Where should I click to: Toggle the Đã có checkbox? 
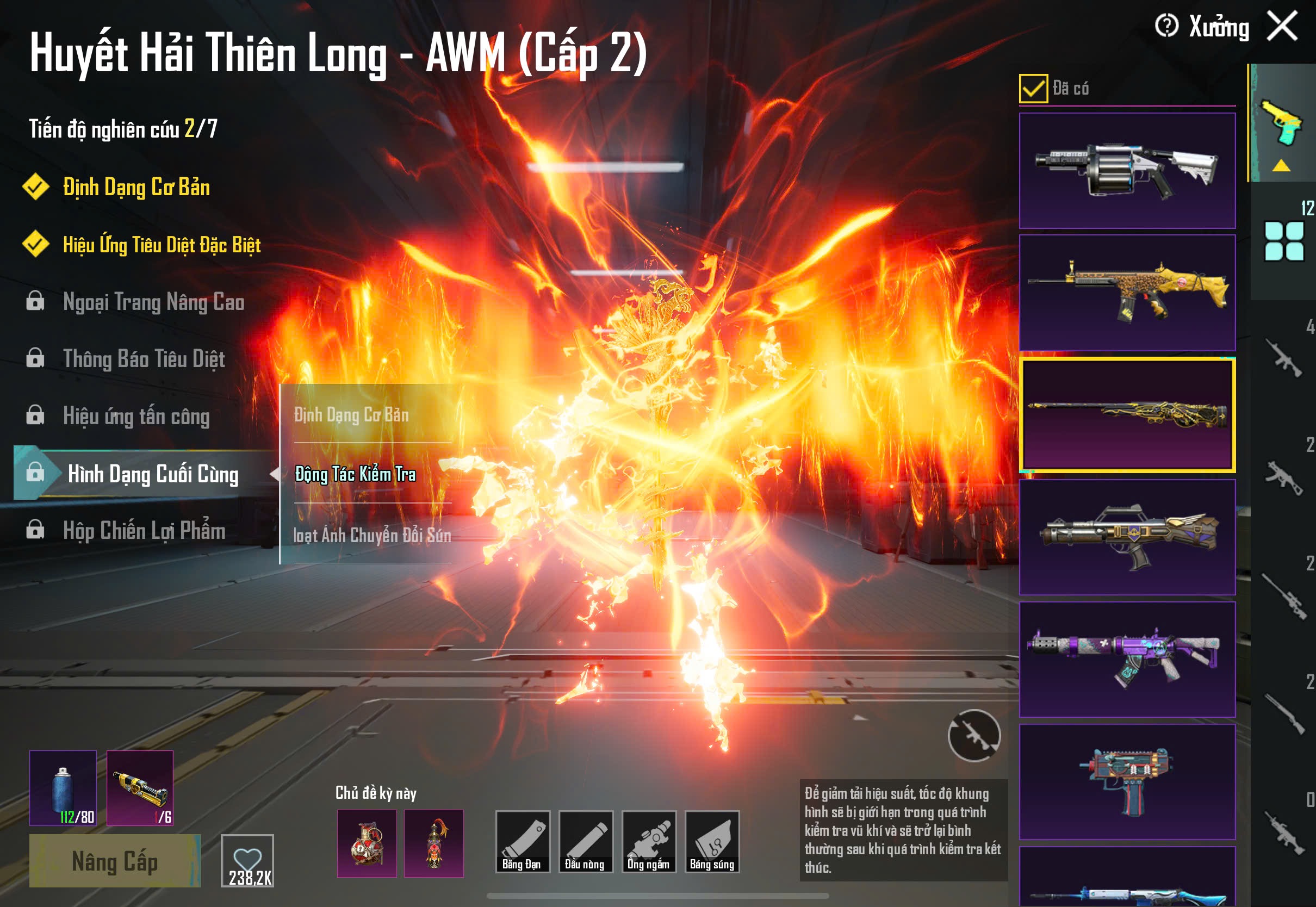tap(1033, 89)
